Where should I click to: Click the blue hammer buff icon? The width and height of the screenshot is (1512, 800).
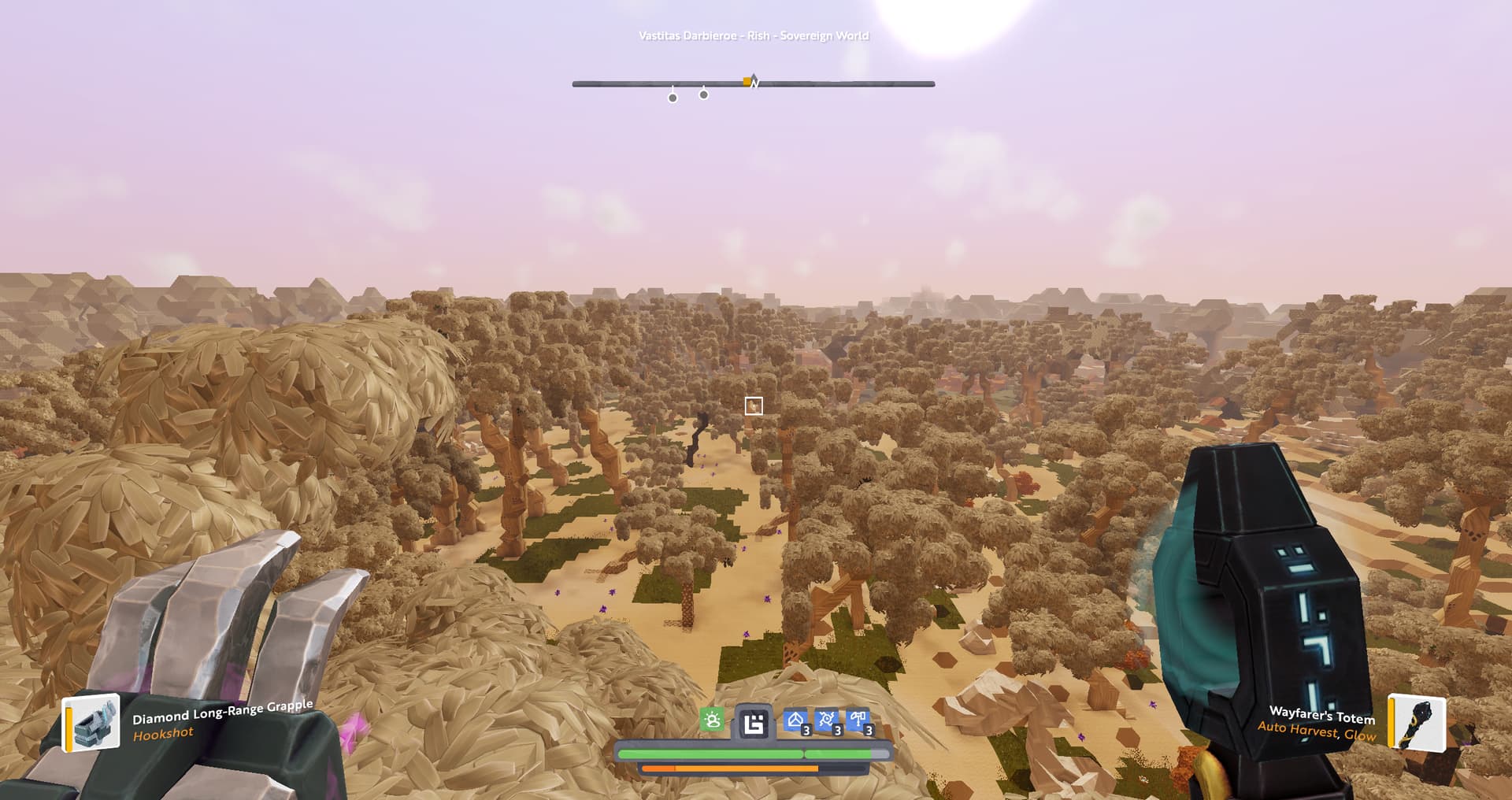(x=858, y=721)
